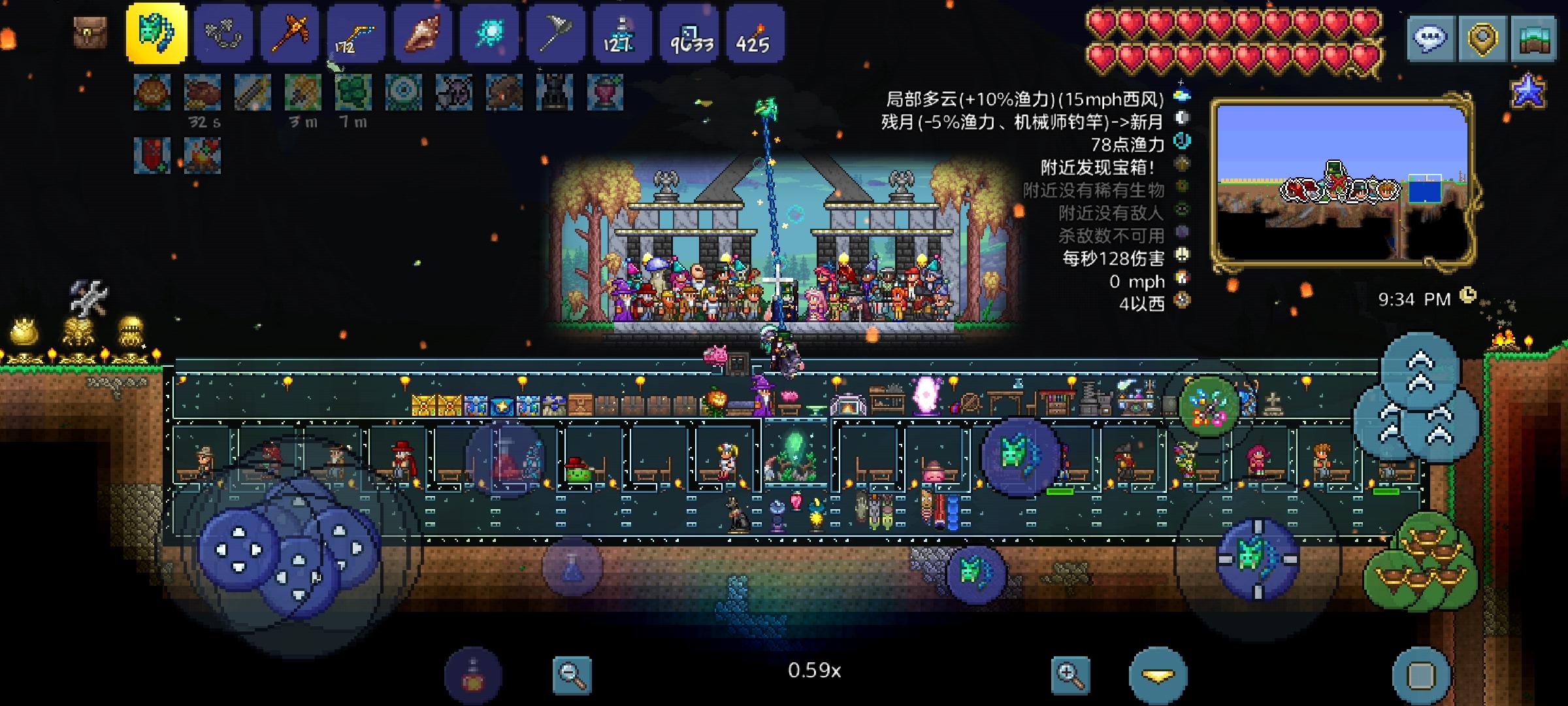The width and height of the screenshot is (1568, 706).
Task: Open the fullscreen map via gold pin icon
Action: [1480, 38]
